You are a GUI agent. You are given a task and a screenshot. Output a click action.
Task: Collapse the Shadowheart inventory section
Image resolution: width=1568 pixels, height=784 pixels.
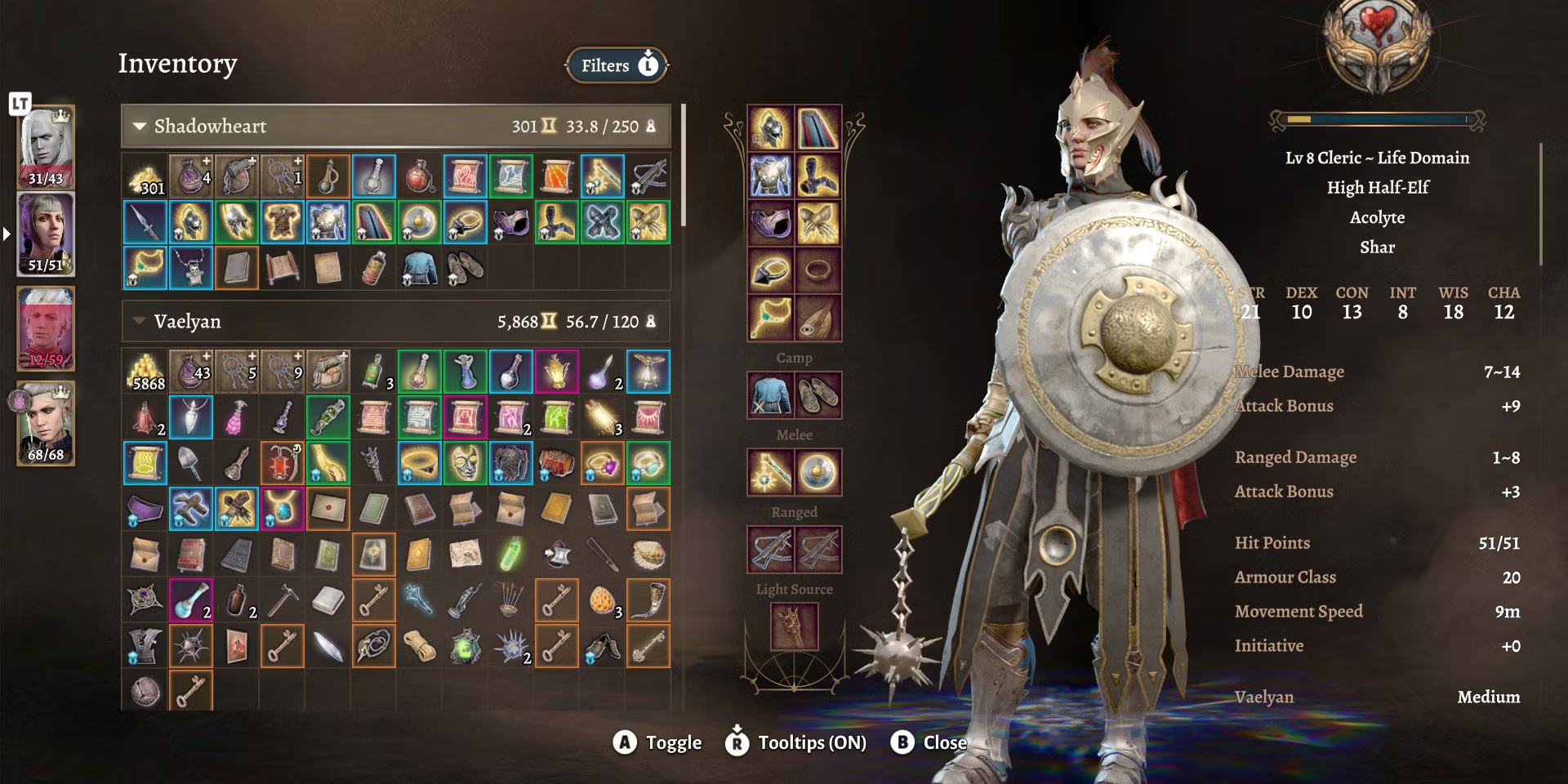(140, 127)
